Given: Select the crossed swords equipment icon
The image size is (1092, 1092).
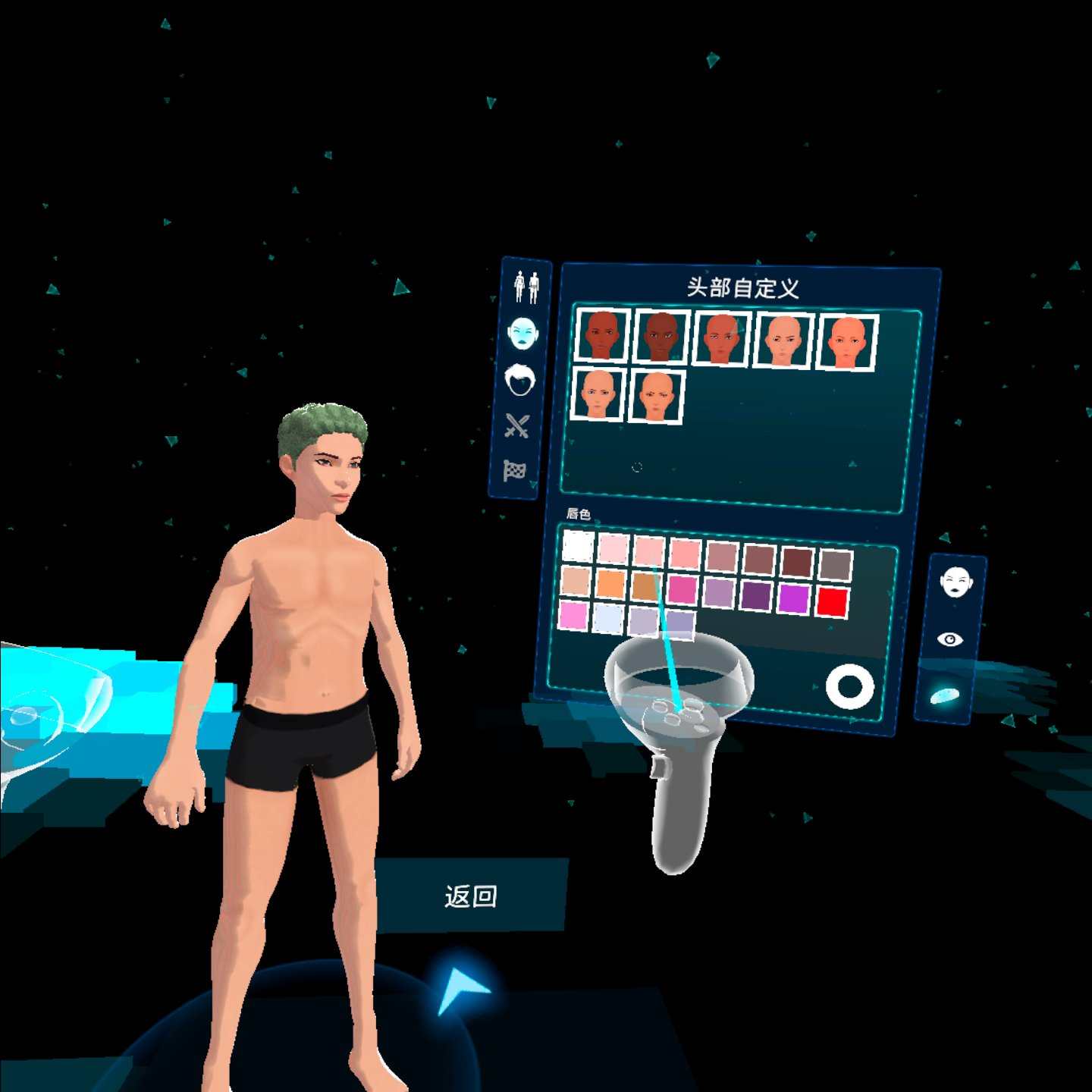Looking at the screenshot, I should pyautogui.click(x=518, y=425).
